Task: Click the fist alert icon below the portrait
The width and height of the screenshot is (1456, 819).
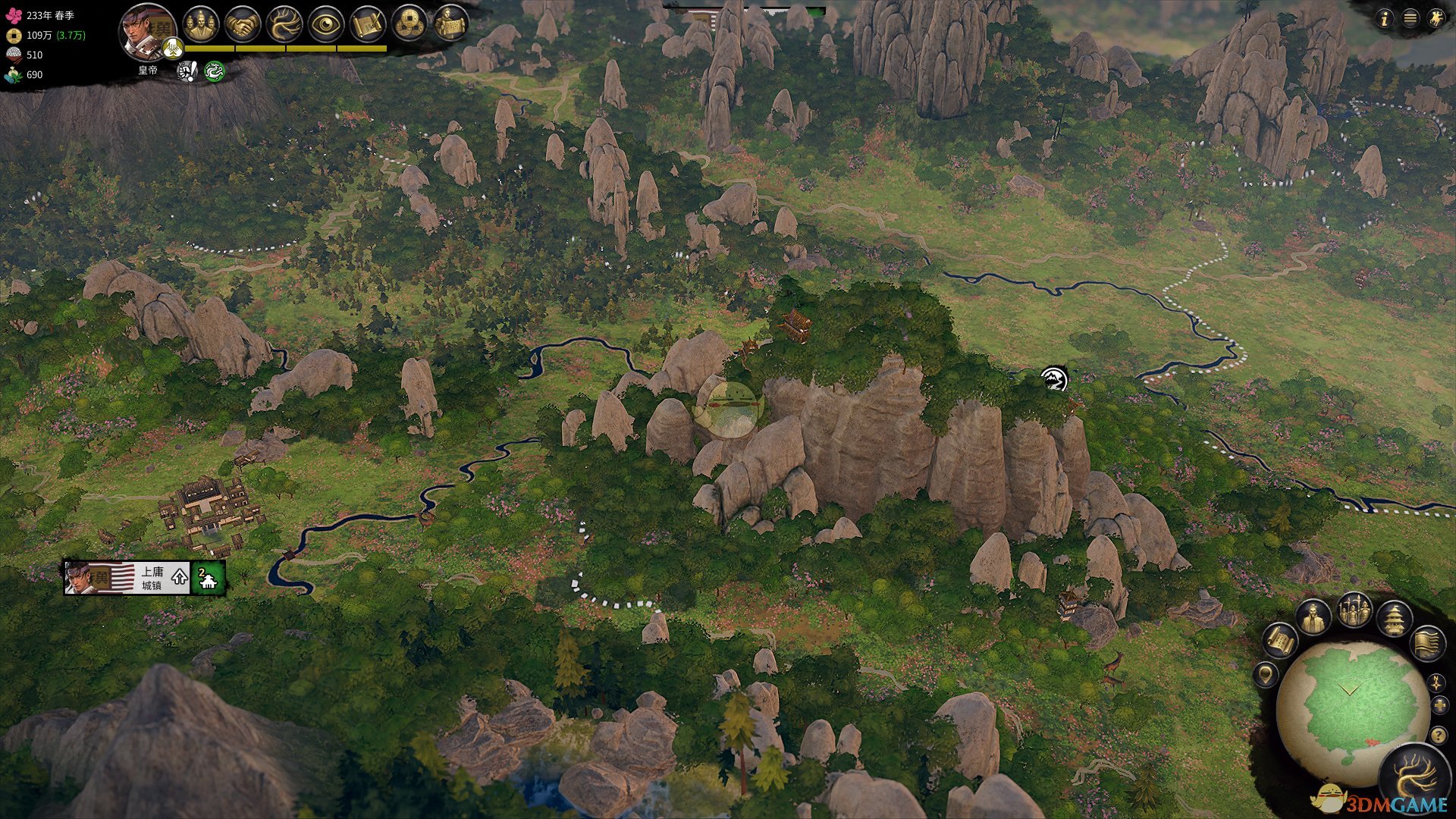Action: pyautogui.click(x=187, y=71)
